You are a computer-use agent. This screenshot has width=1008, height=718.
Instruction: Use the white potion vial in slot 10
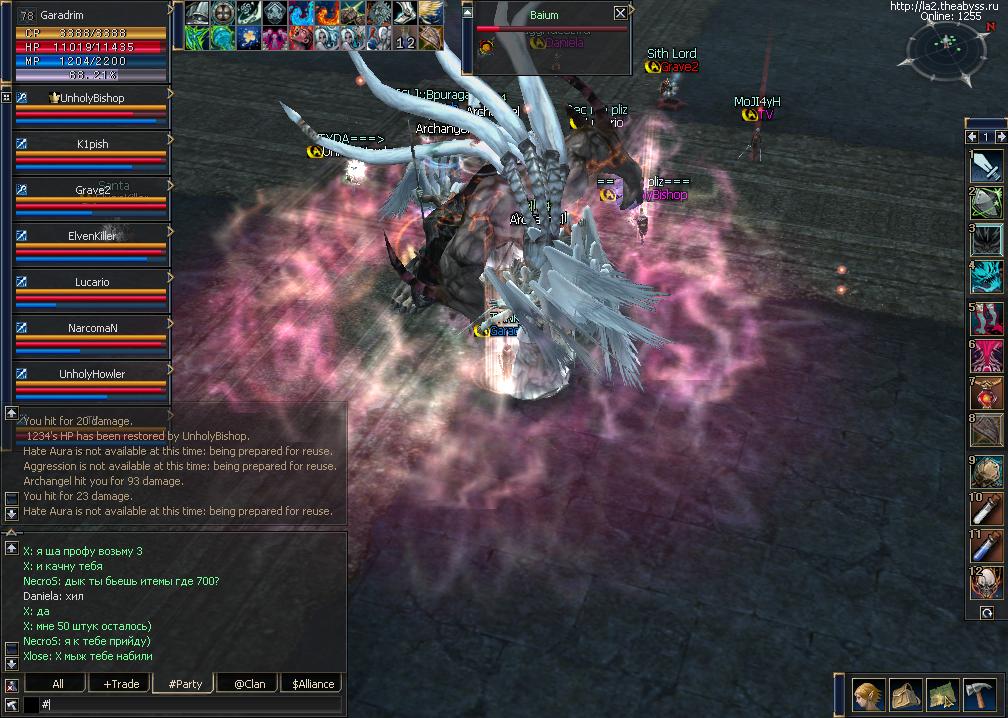[x=988, y=509]
